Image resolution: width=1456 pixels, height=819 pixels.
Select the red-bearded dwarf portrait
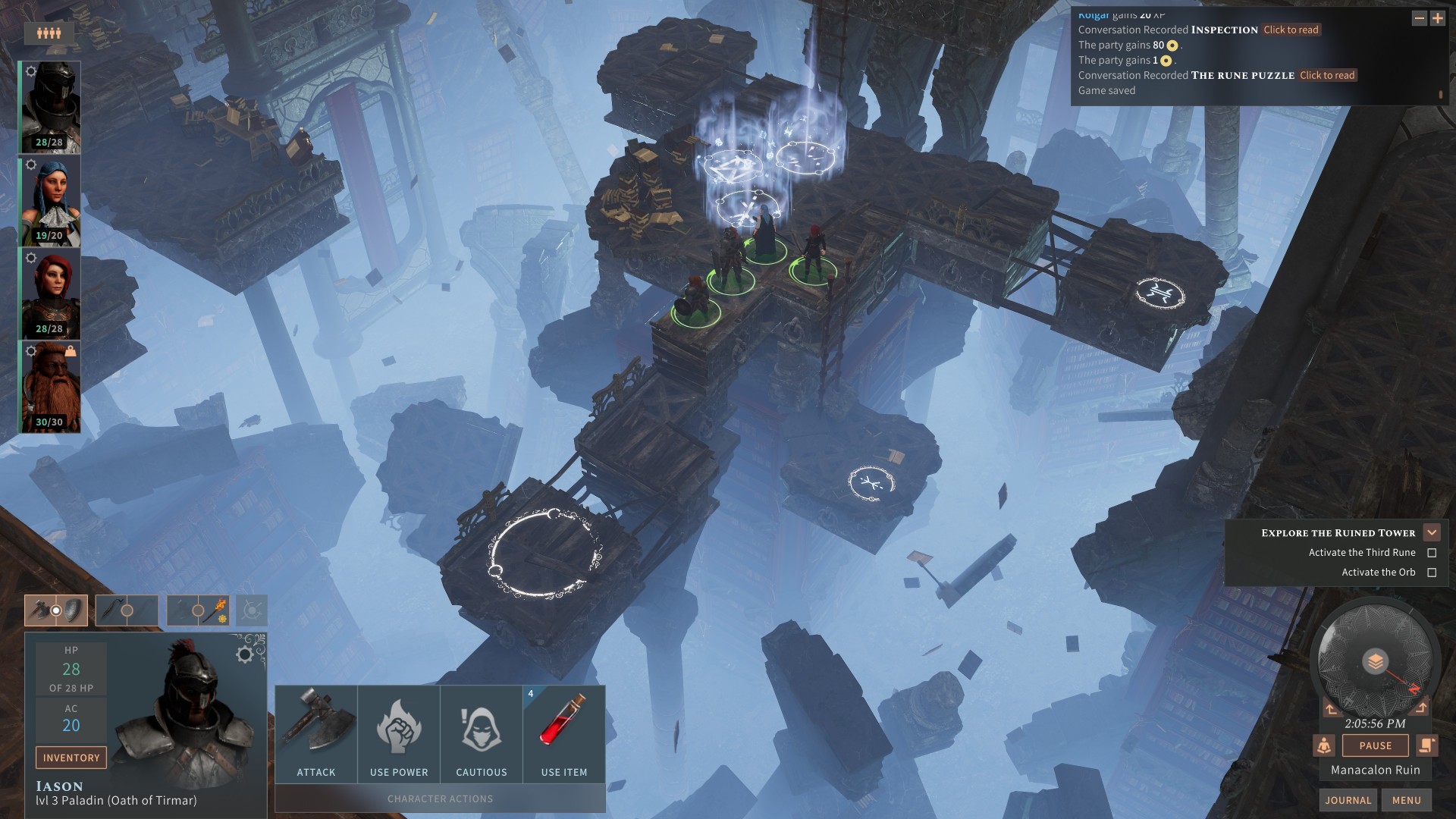pyautogui.click(x=51, y=387)
